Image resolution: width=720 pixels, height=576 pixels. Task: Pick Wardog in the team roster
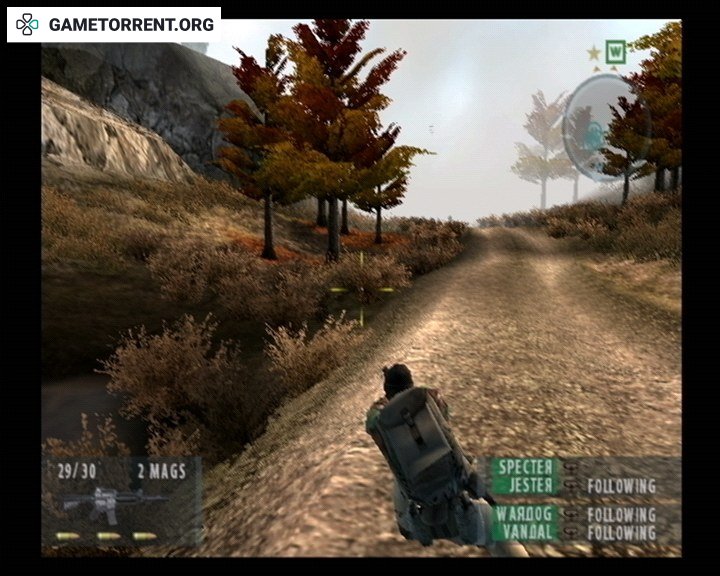click(x=525, y=513)
